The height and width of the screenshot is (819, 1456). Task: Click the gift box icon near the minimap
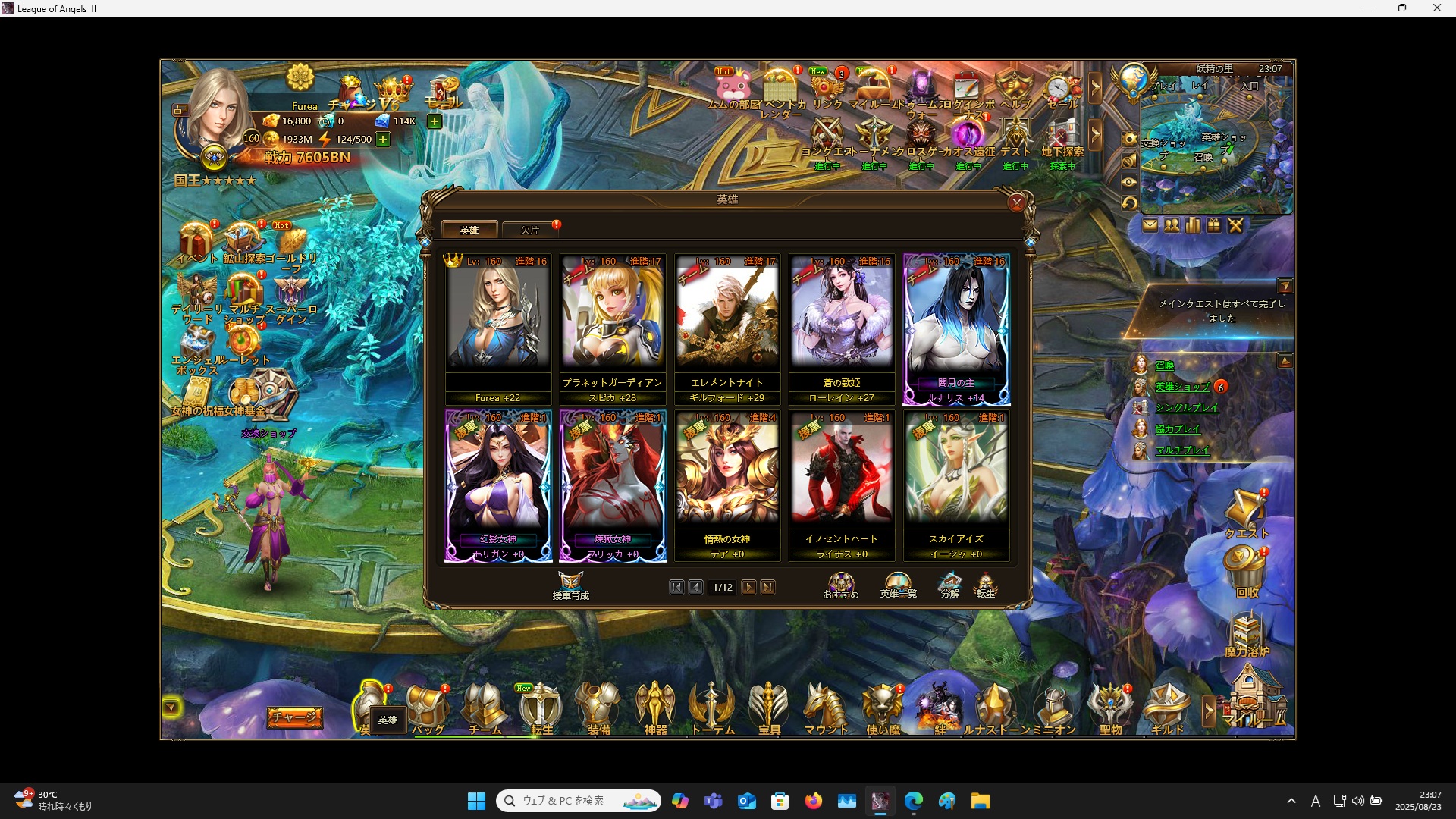1214,225
